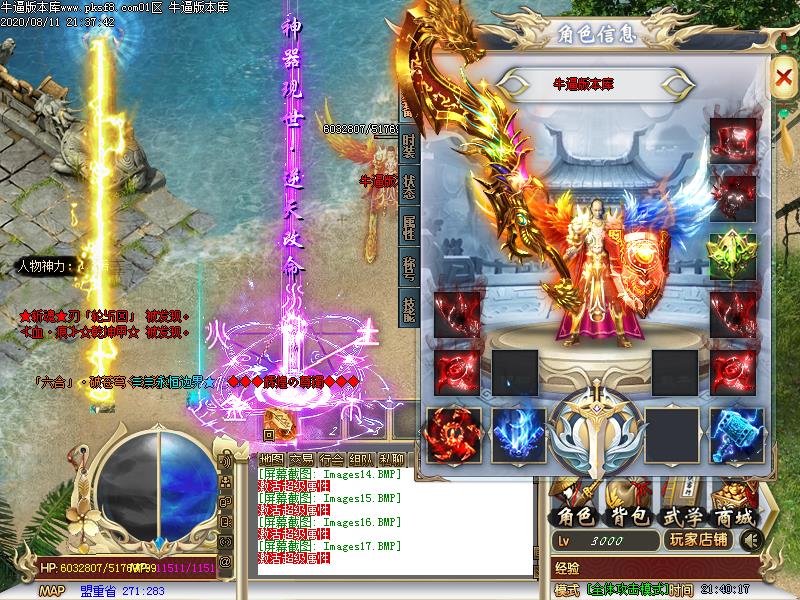
Task: Open the 玩家店铺 player shop
Action: (x=700, y=540)
